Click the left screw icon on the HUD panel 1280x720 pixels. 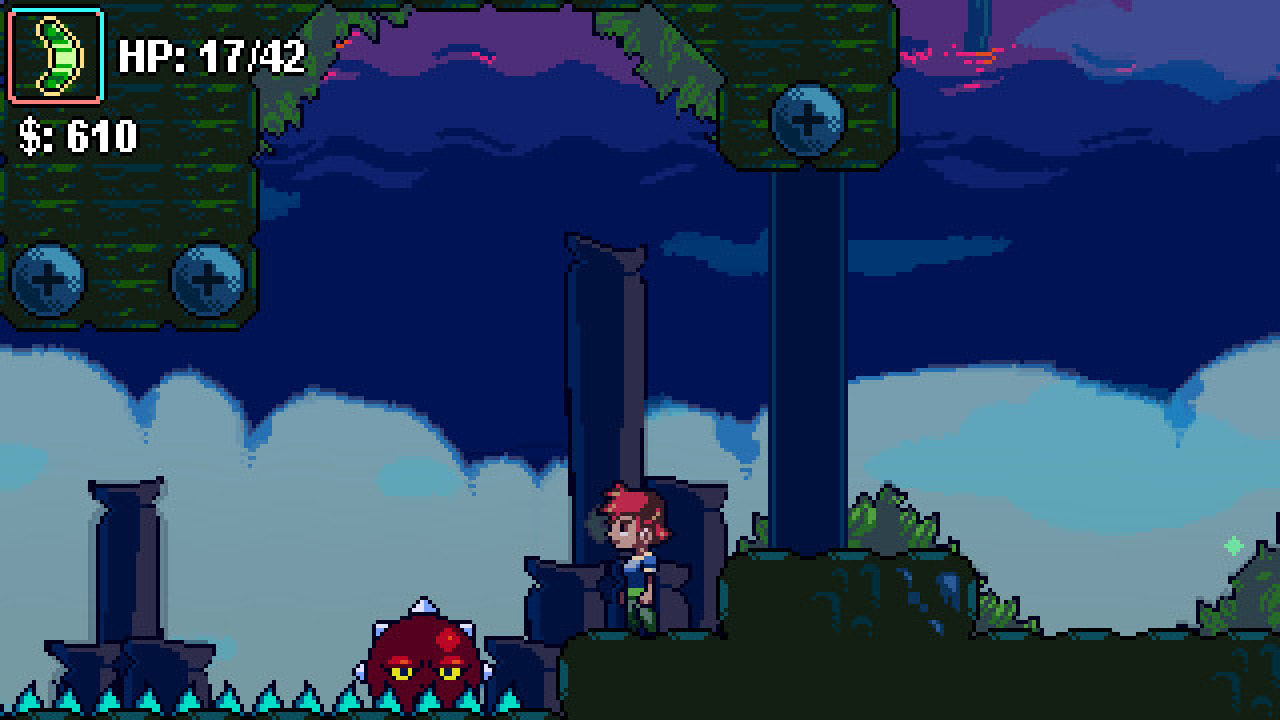click(x=45, y=280)
